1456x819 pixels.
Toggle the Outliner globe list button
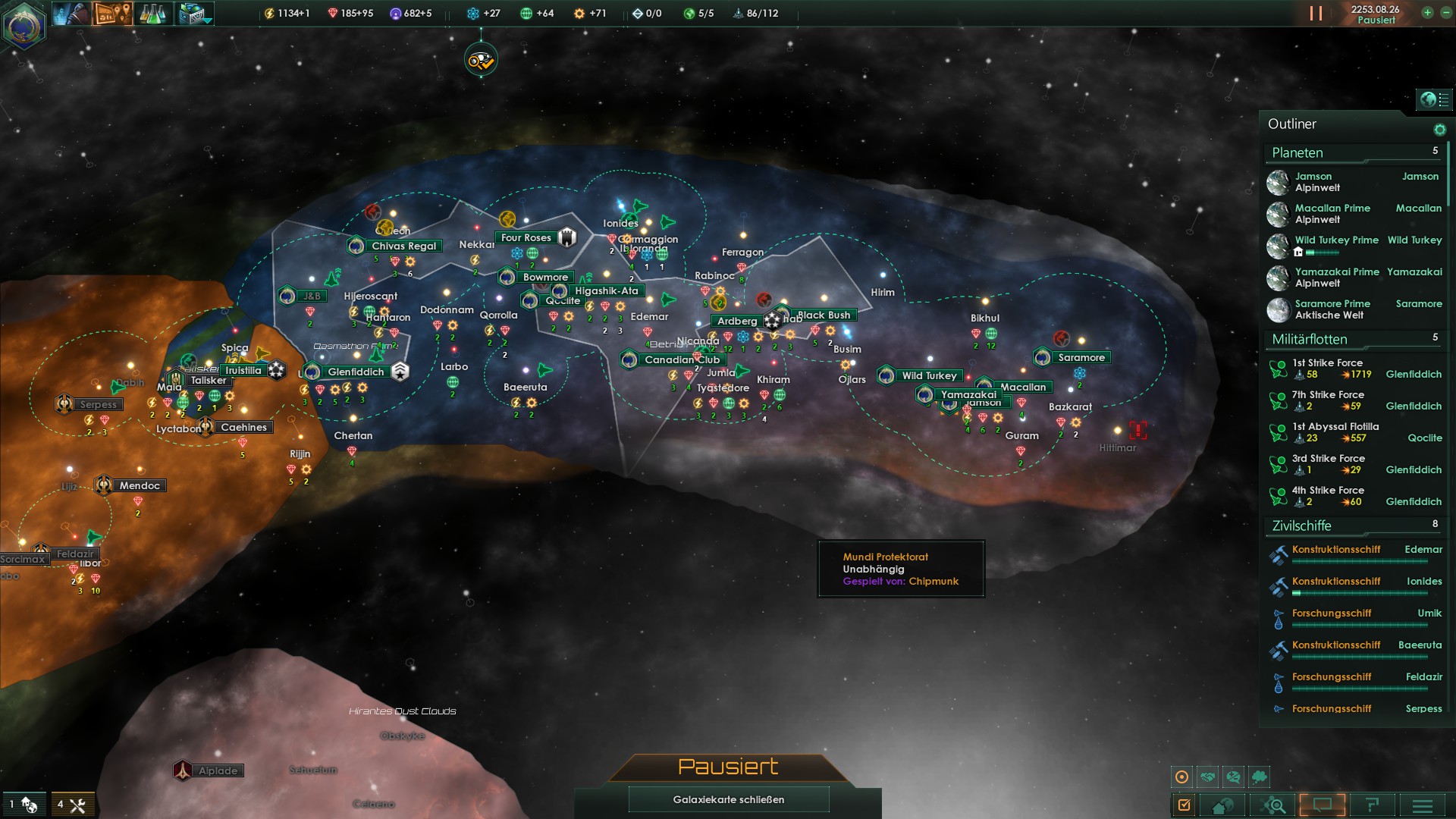click(x=1434, y=99)
